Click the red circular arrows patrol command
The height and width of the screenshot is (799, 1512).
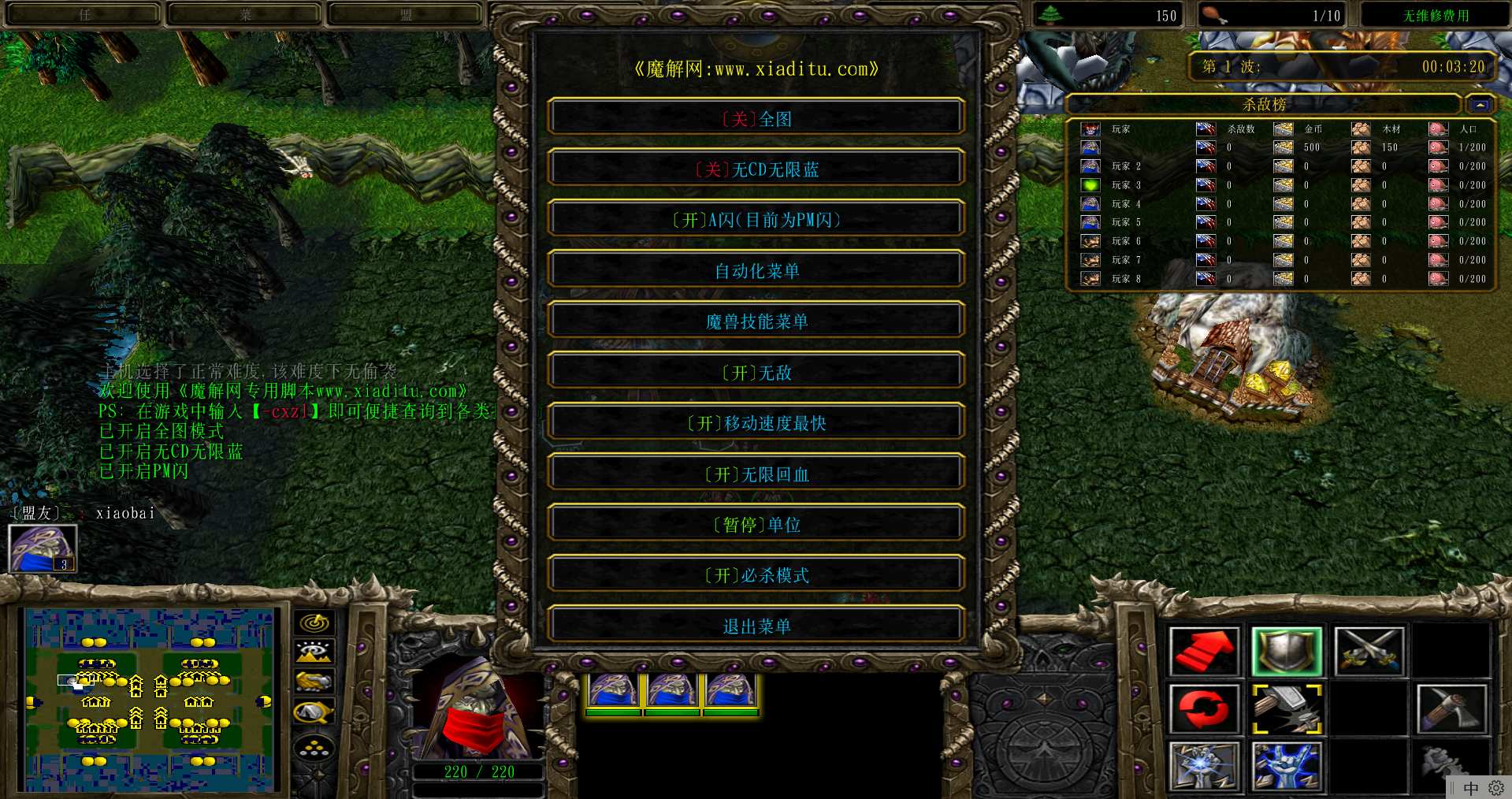coord(1204,709)
